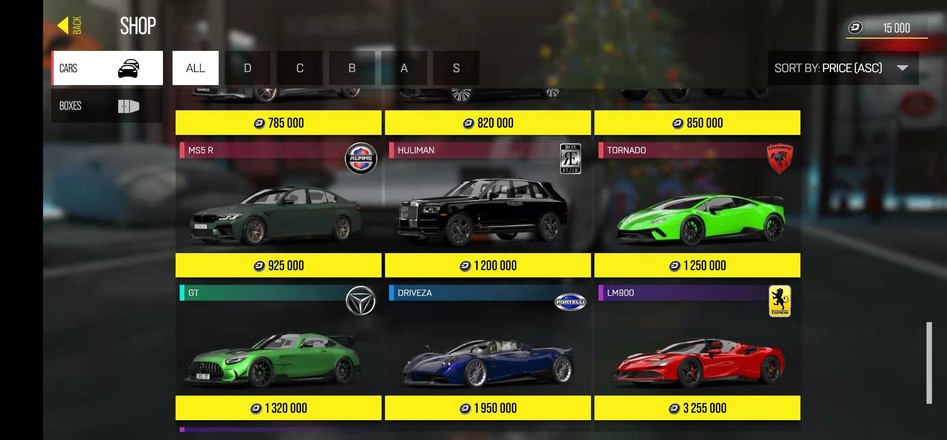This screenshot has width=947, height=440.
Task: Show all car classes
Action: point(195,68)
